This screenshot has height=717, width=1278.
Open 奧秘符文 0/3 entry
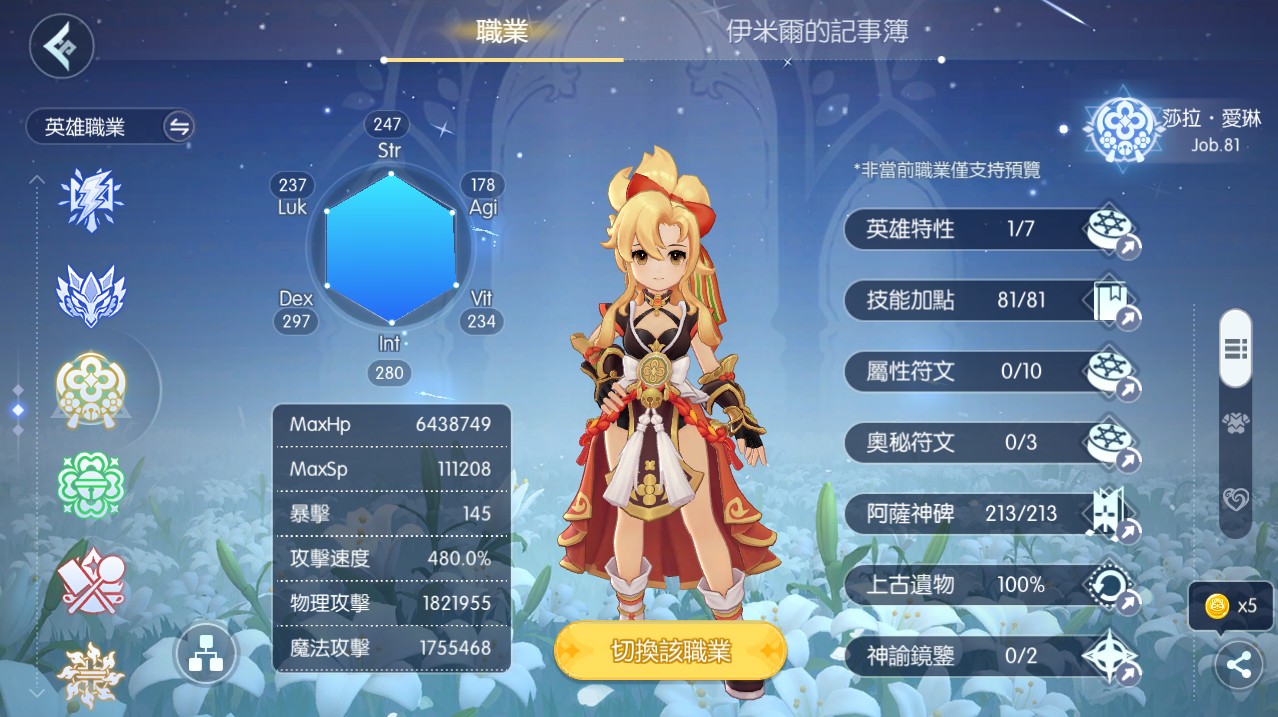click(990, 442)
